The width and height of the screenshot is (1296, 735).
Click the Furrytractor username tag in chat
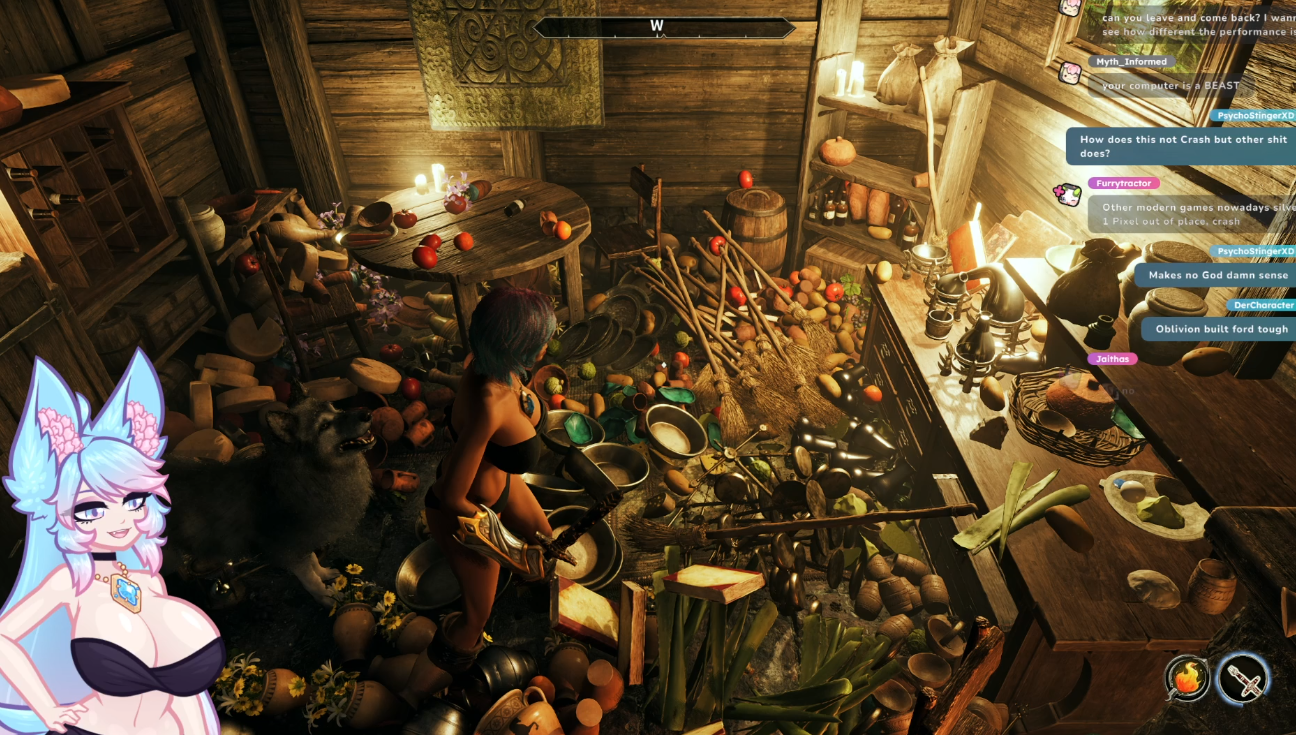1125,184
